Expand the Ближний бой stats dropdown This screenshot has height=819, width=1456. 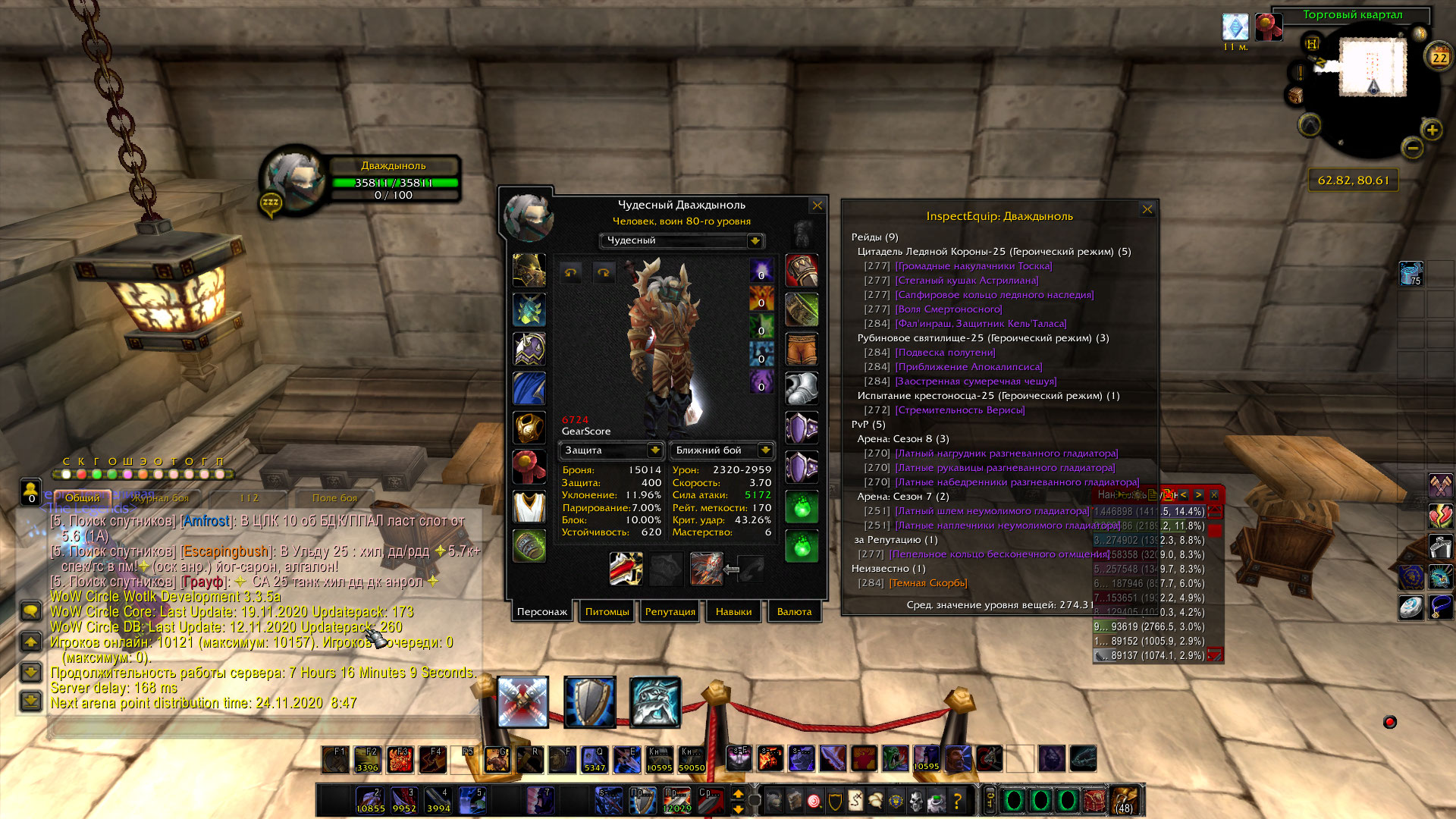(x=765, y=450)
